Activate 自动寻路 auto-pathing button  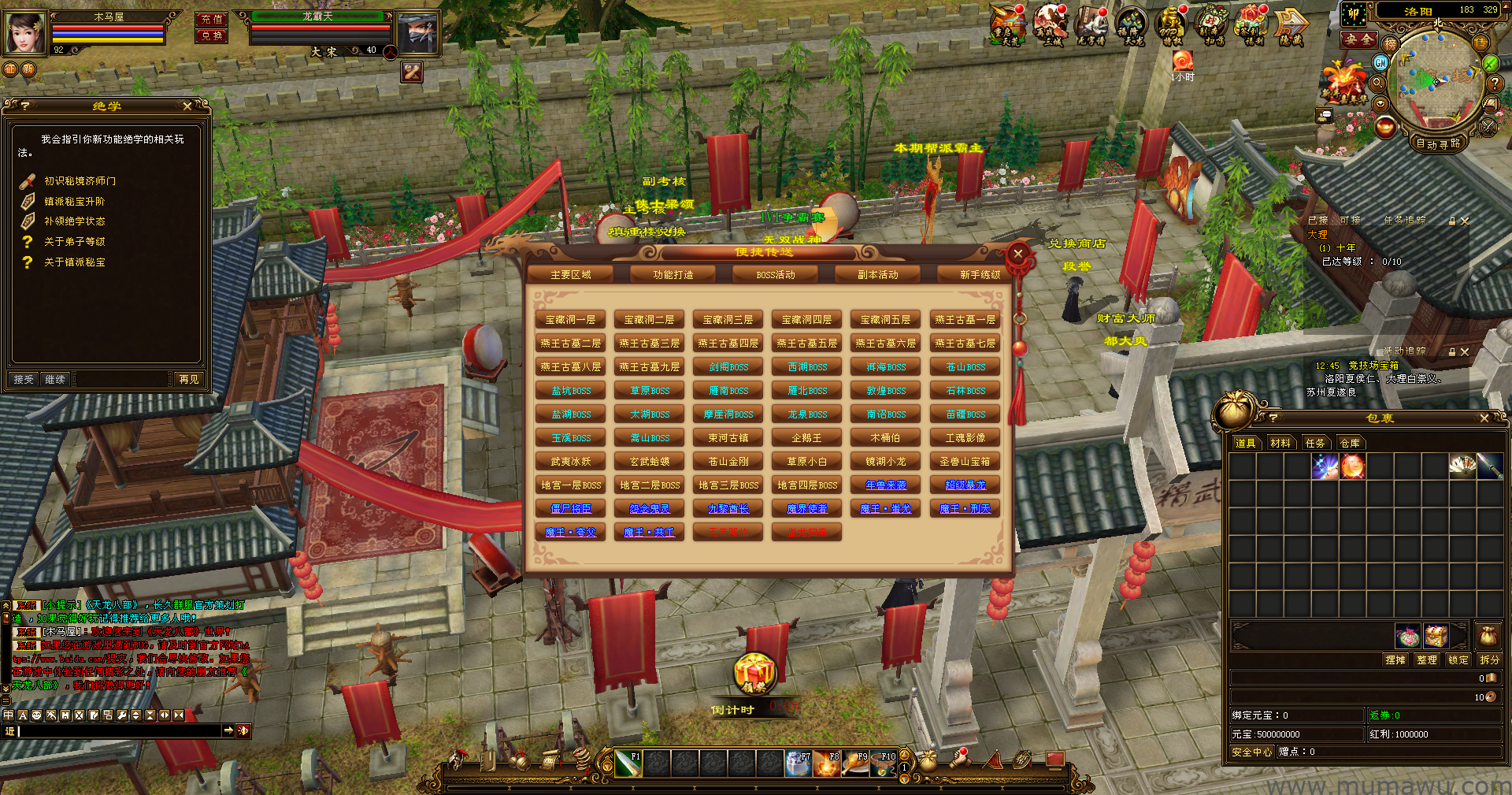click(x=1438, y=143)
